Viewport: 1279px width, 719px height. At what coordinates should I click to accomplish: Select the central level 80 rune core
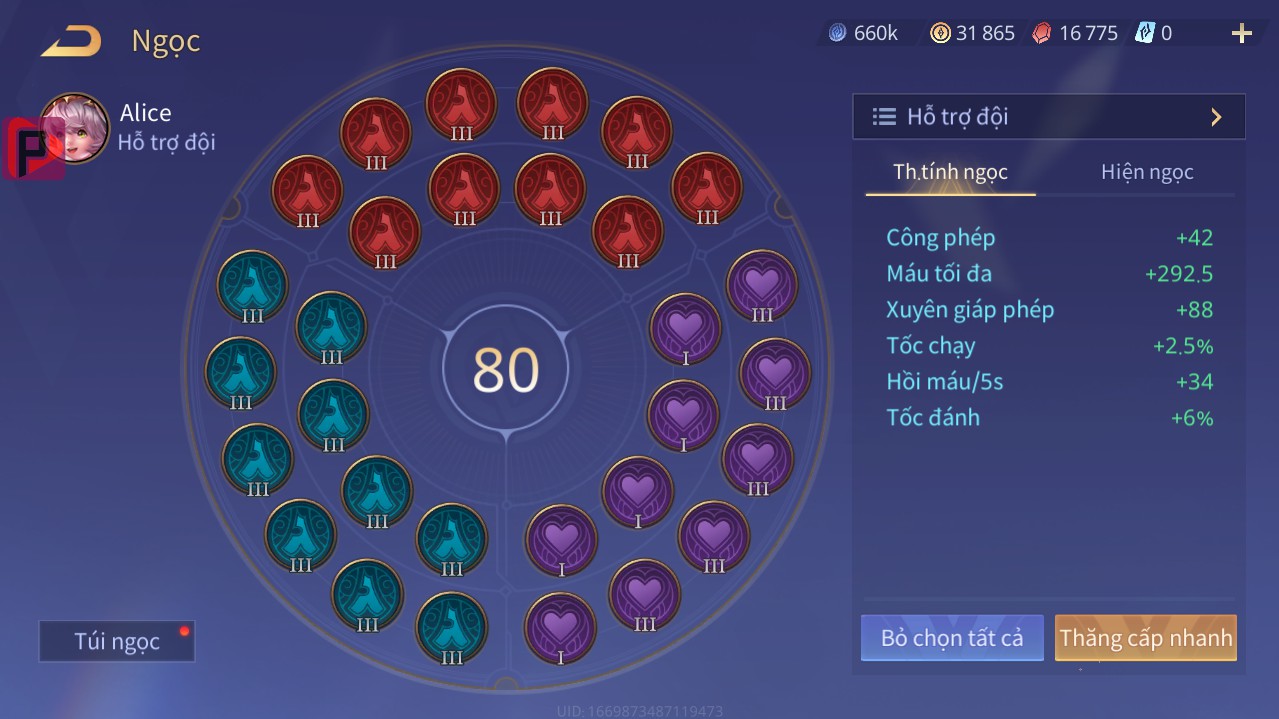point(506,369)
